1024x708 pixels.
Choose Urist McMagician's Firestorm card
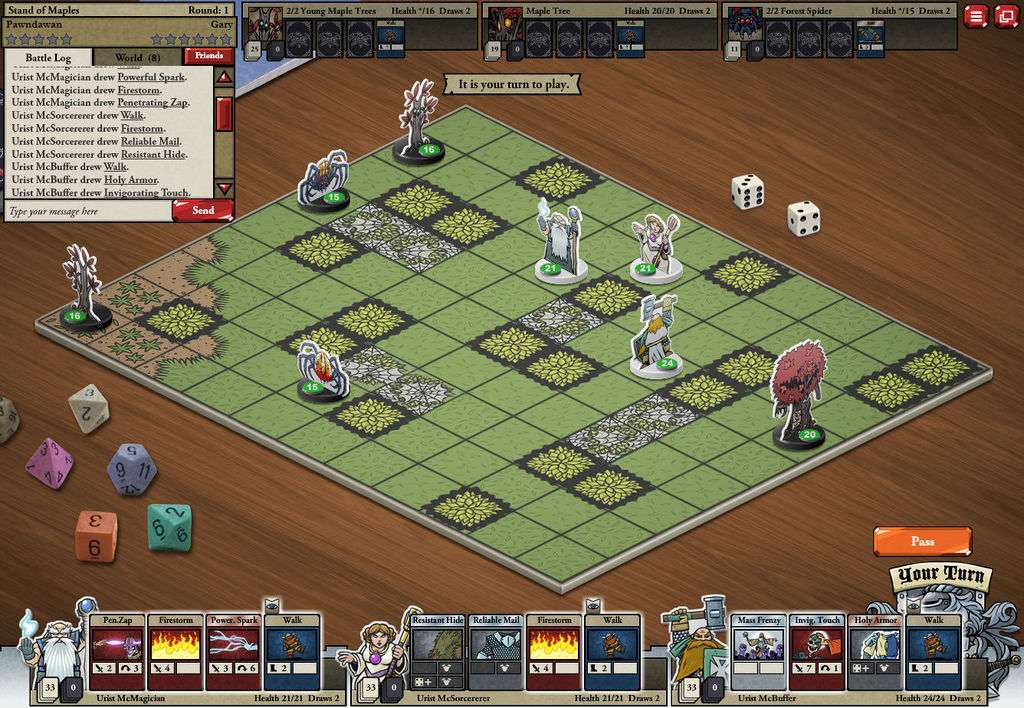coord(175,651)
